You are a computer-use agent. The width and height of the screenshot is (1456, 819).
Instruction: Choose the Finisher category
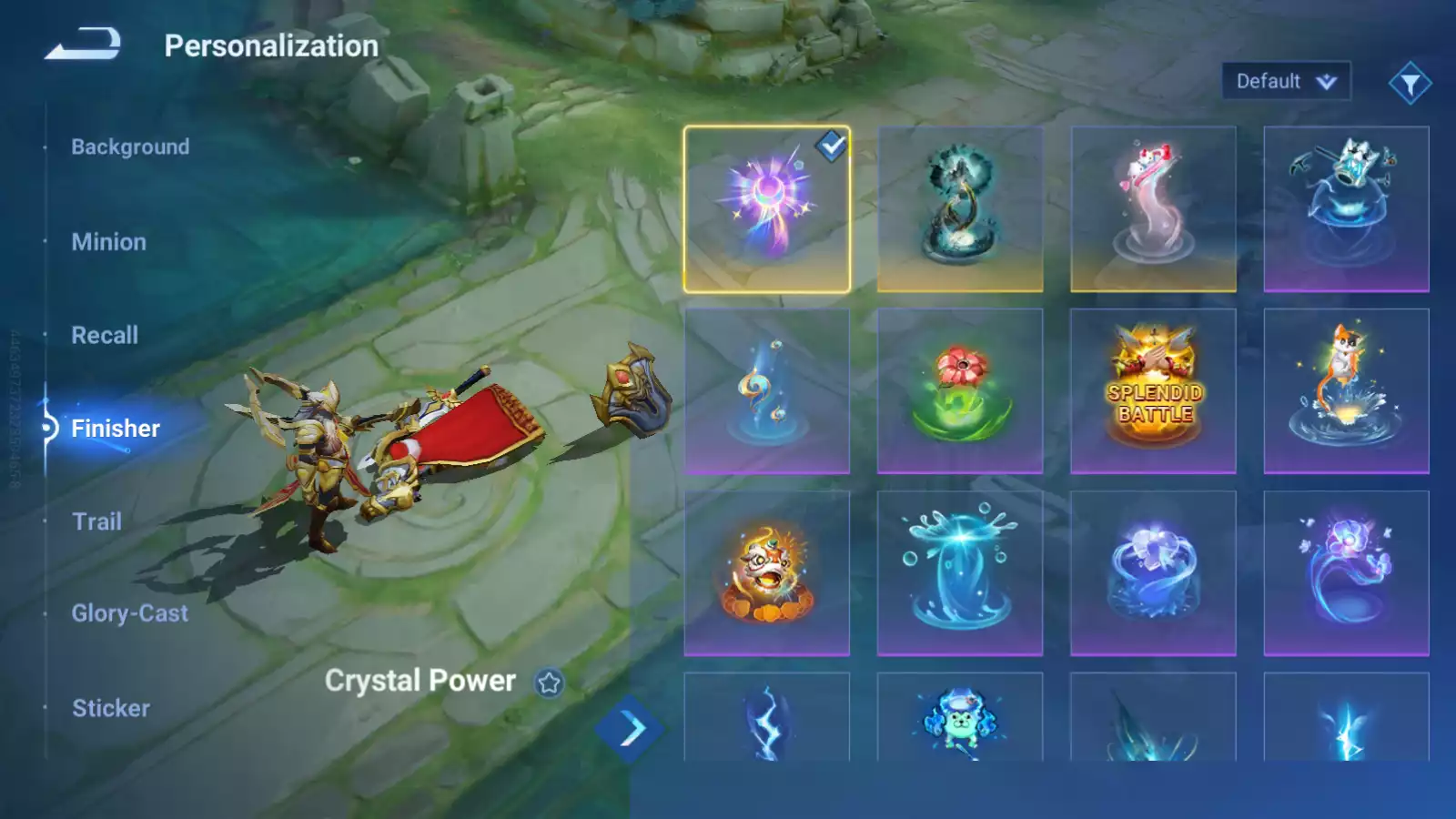tap(115, 429)
